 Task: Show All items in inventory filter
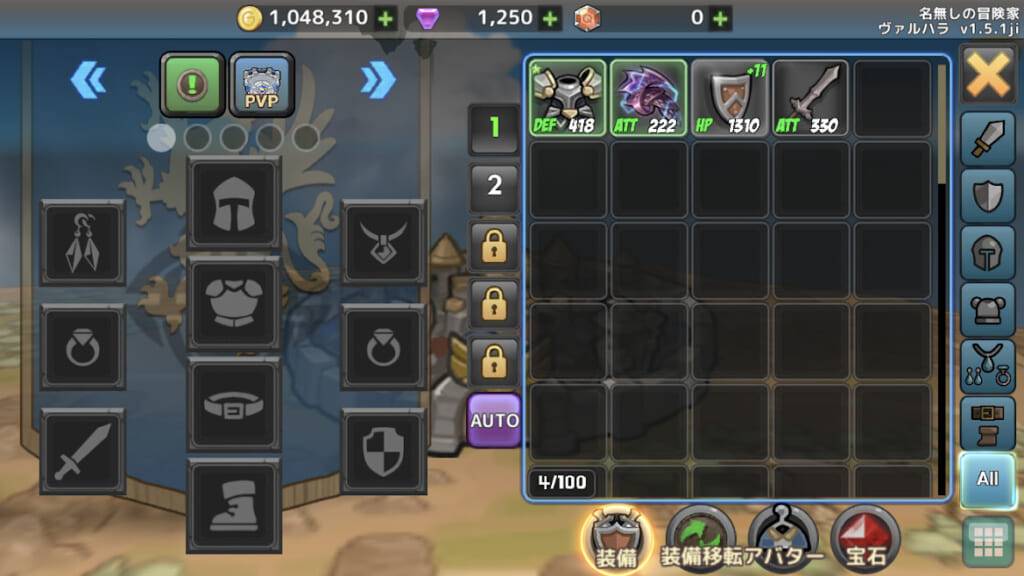pos(987,479)
